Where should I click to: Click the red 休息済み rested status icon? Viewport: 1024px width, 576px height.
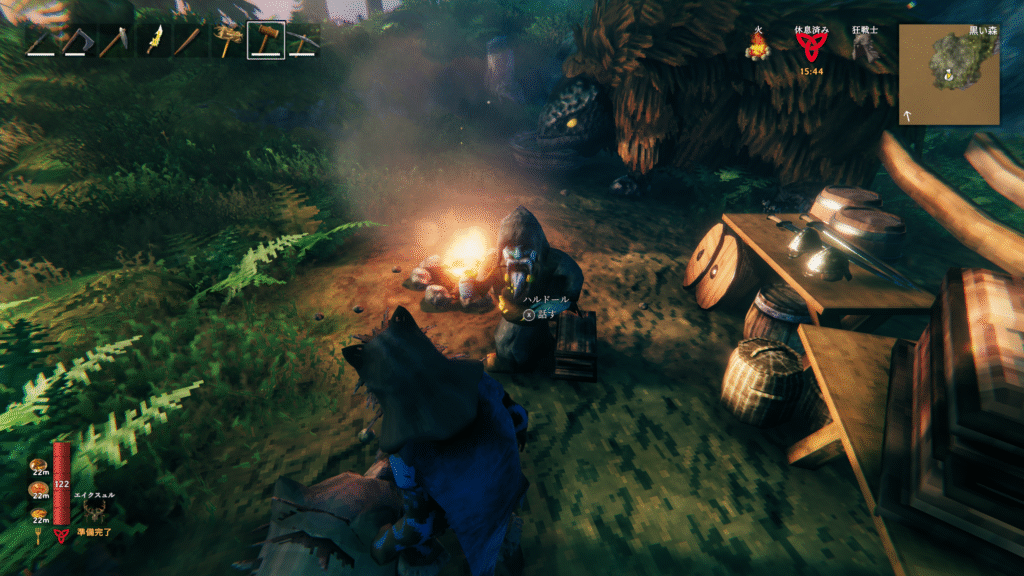coord(811,48)
